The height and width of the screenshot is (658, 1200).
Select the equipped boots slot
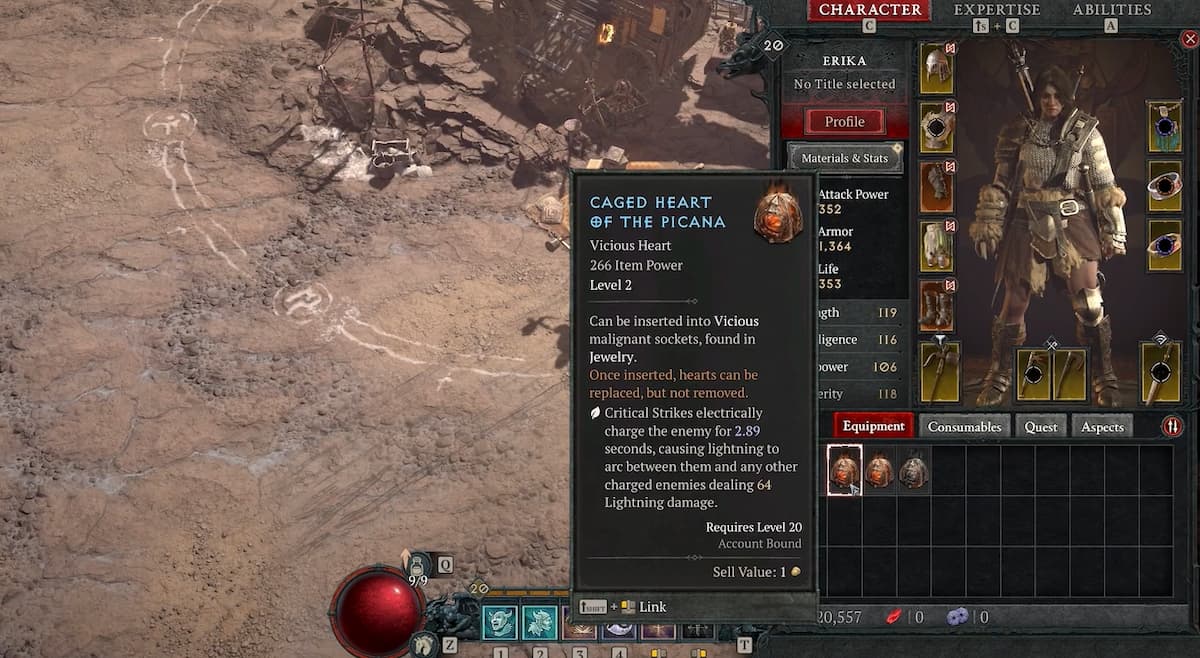click(x=937, y=305)
